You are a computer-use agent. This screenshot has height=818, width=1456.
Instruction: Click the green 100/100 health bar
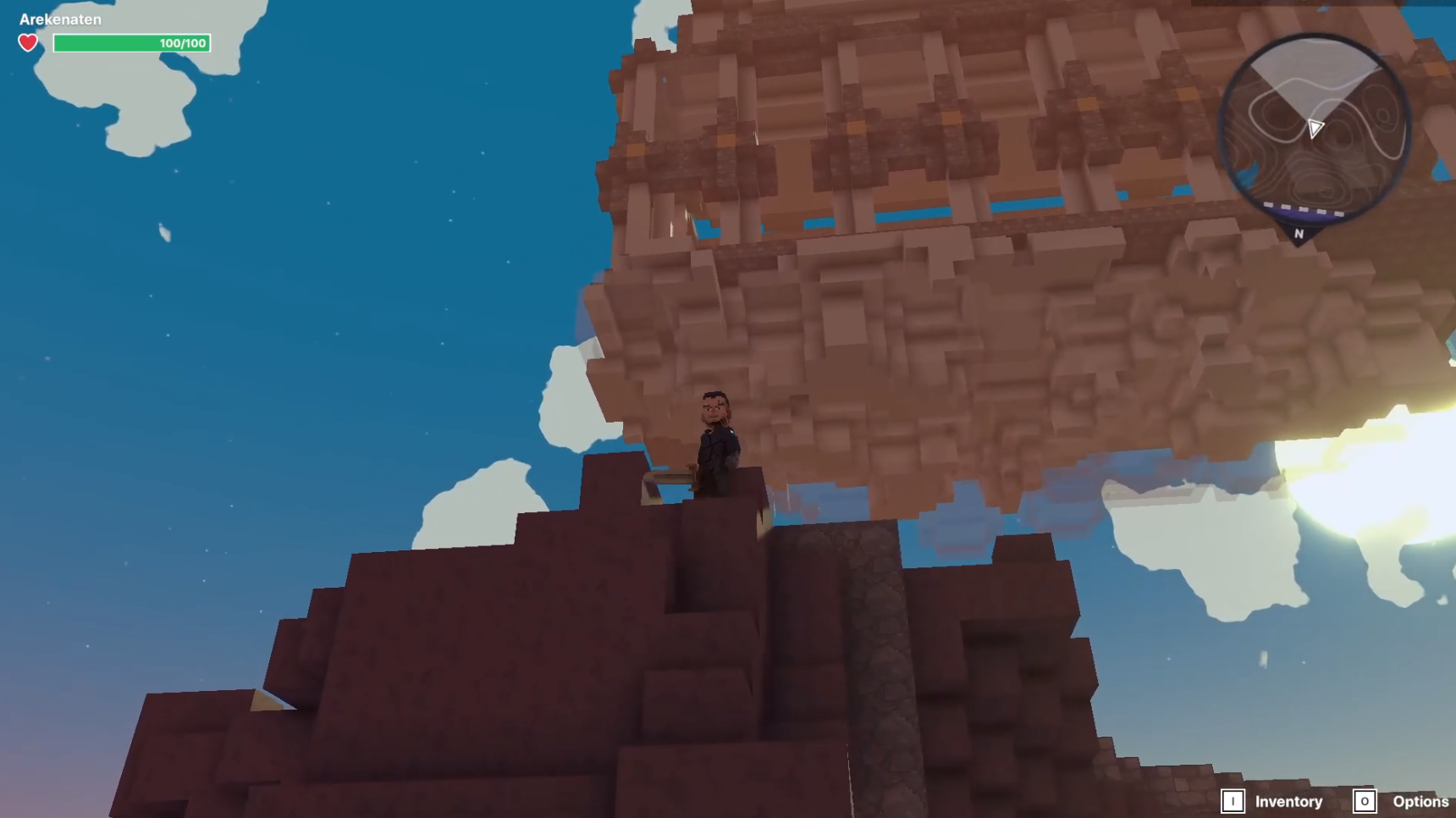[x=131, y=43]
